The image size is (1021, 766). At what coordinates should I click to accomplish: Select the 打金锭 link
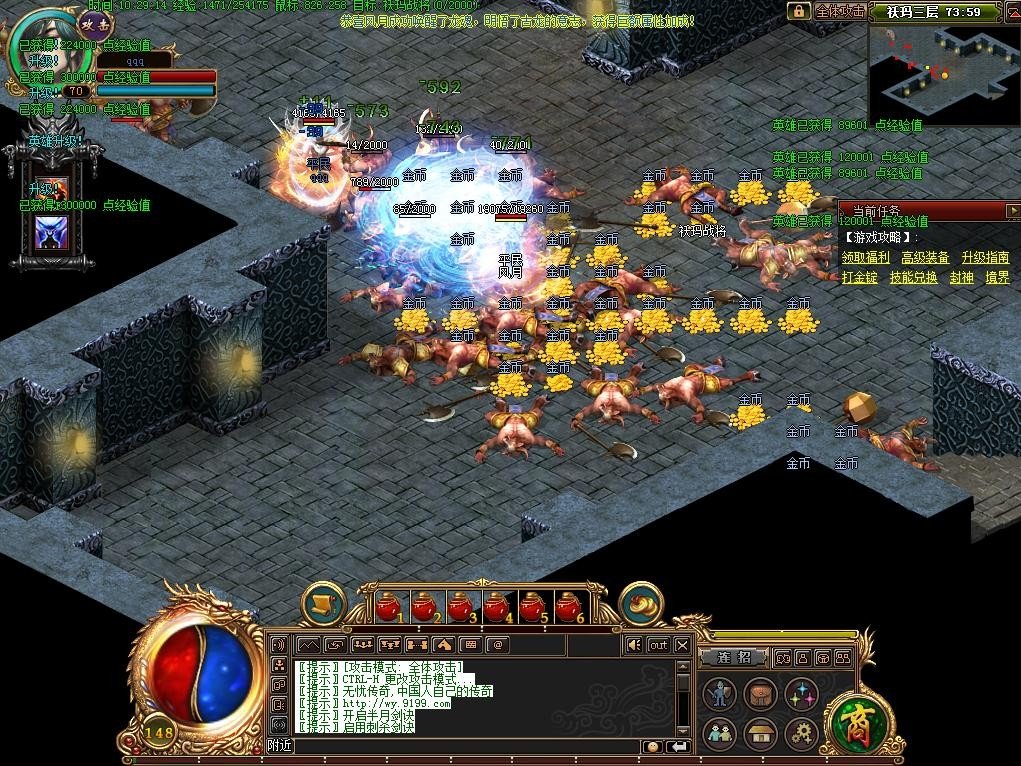pos(860,277)
